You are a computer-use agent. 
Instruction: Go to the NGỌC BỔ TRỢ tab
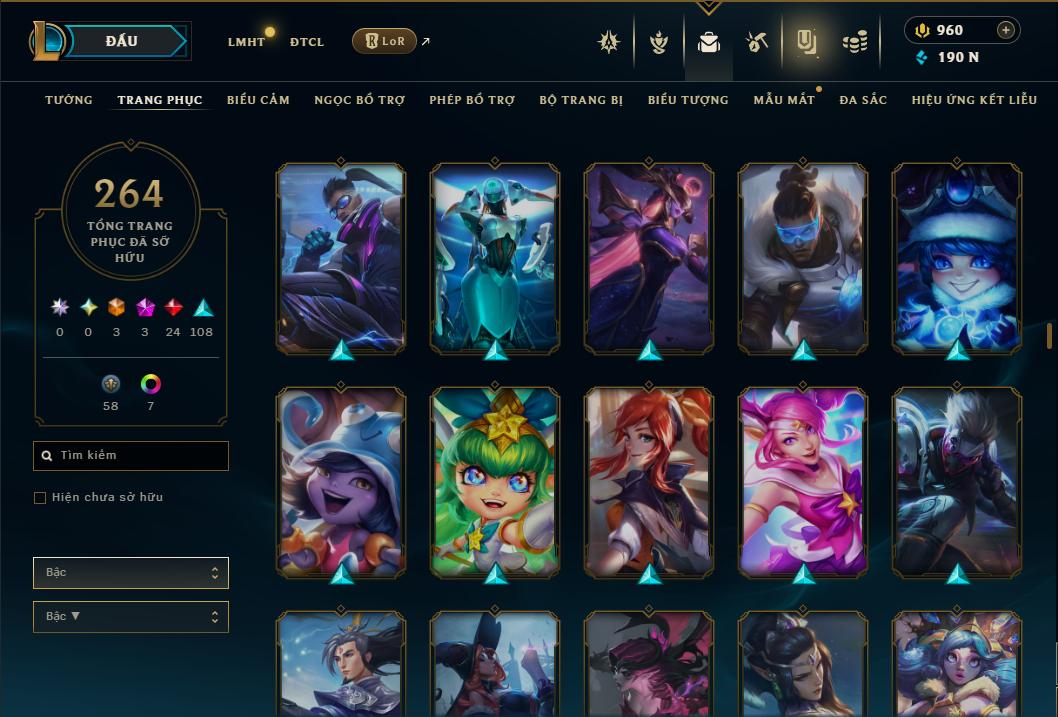(x=360, y=100)
